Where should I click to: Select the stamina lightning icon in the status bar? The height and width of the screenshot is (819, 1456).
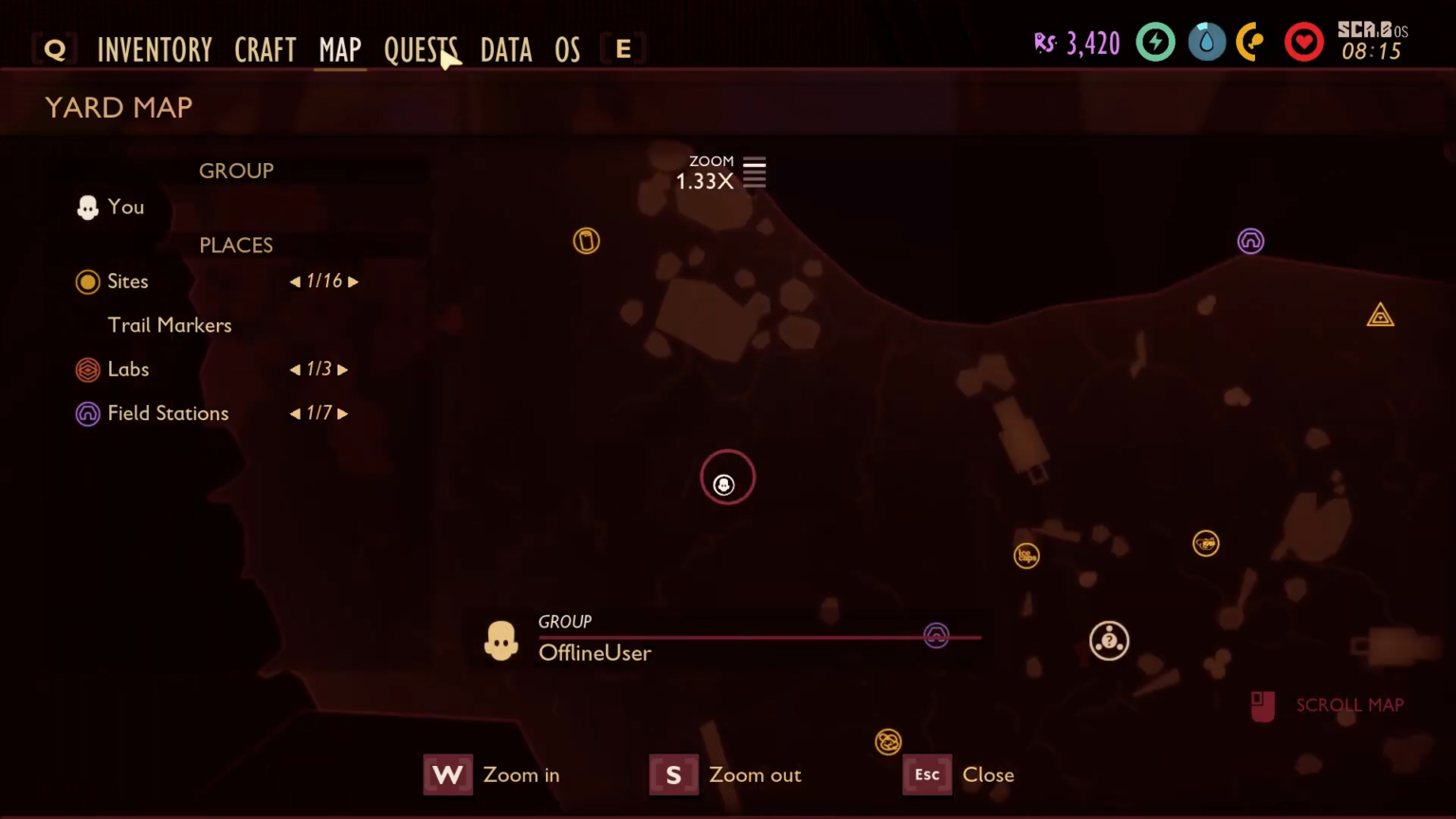(x=1156, y=42)
